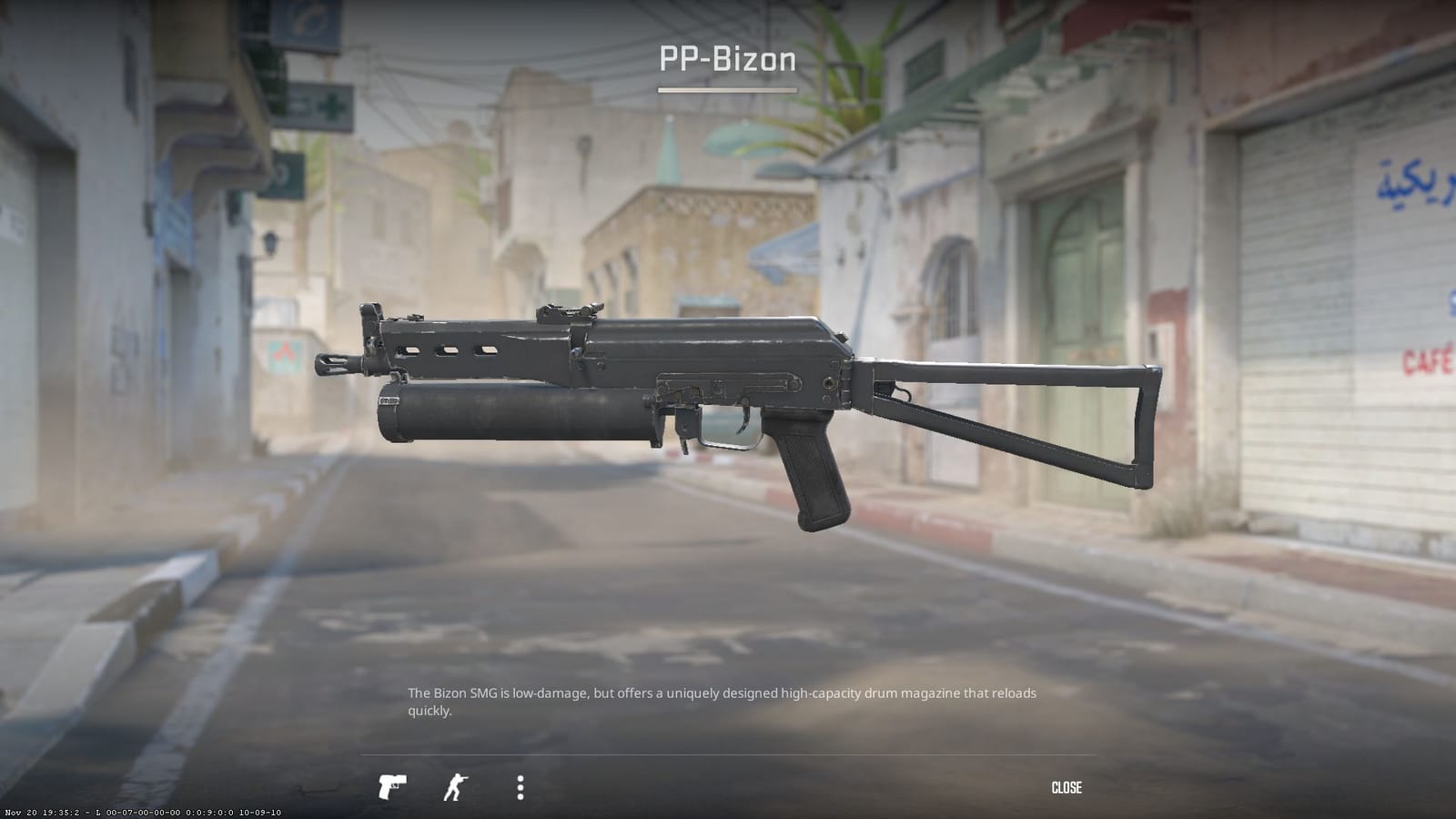Image resolution: width=1456 pixels, height=819 pixels.
Task: Dismiss the inspect view via CLOSE
Action: click(1068, 787)
